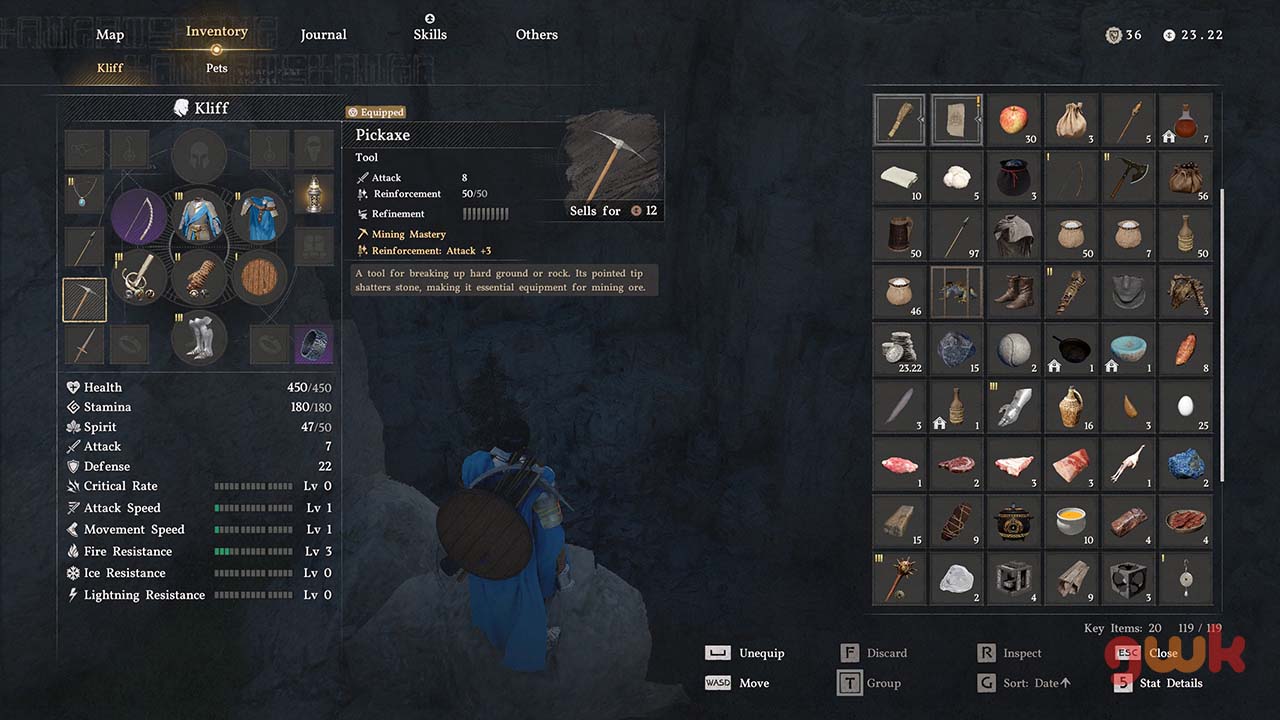Select the Others tab

[537, 35]
